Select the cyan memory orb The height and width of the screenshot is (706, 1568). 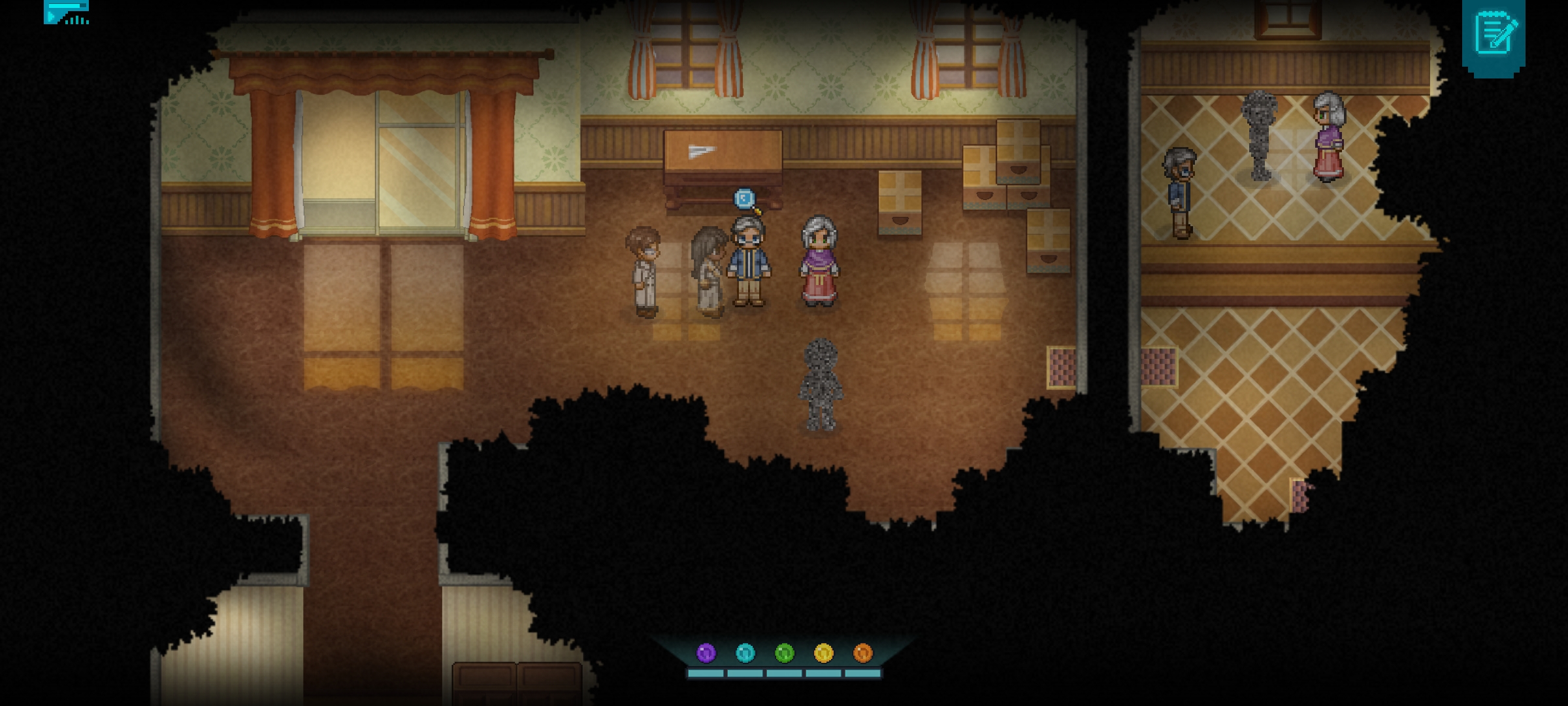click(745, 652)
